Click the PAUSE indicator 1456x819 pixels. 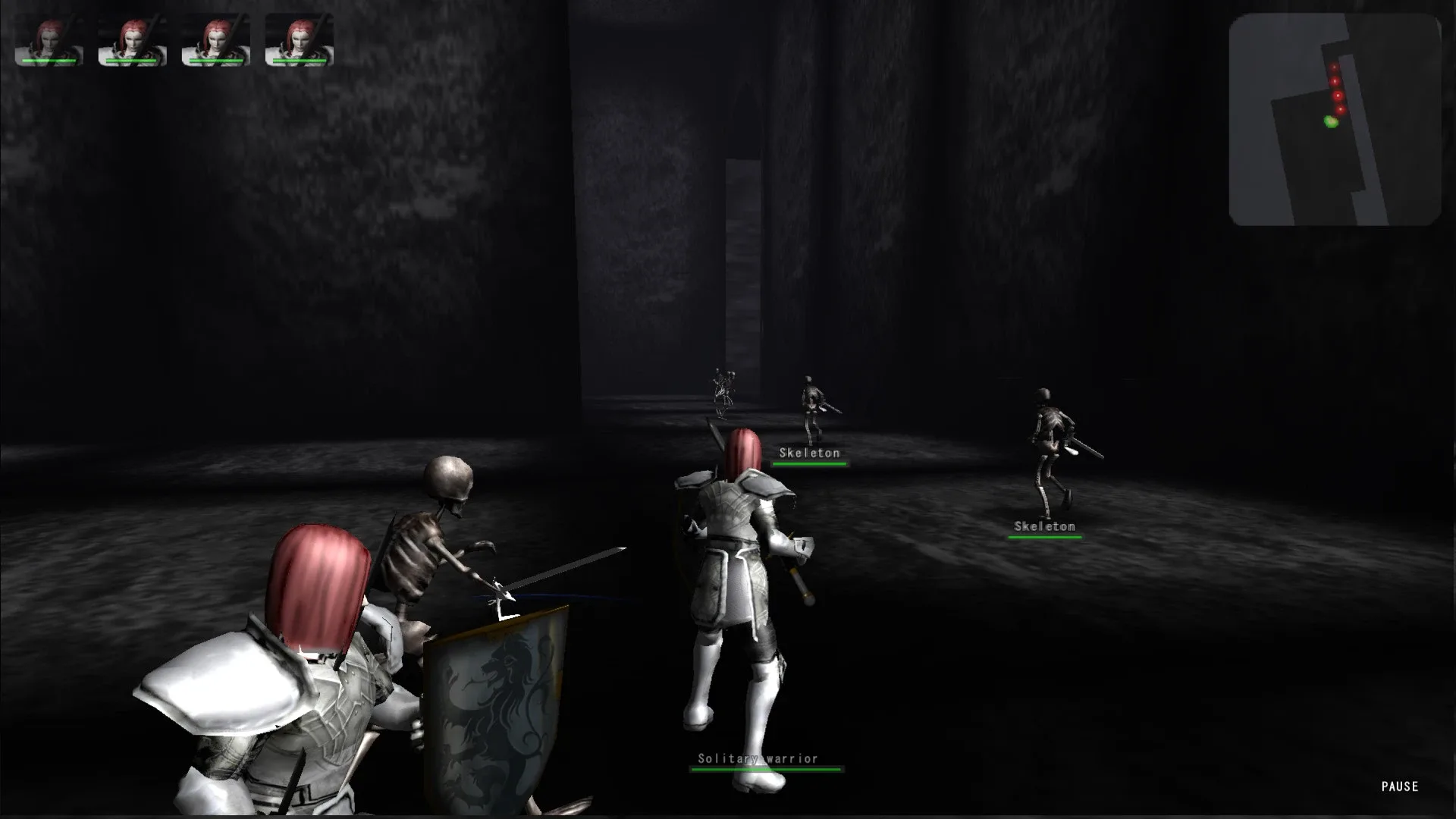(1399, 786)
